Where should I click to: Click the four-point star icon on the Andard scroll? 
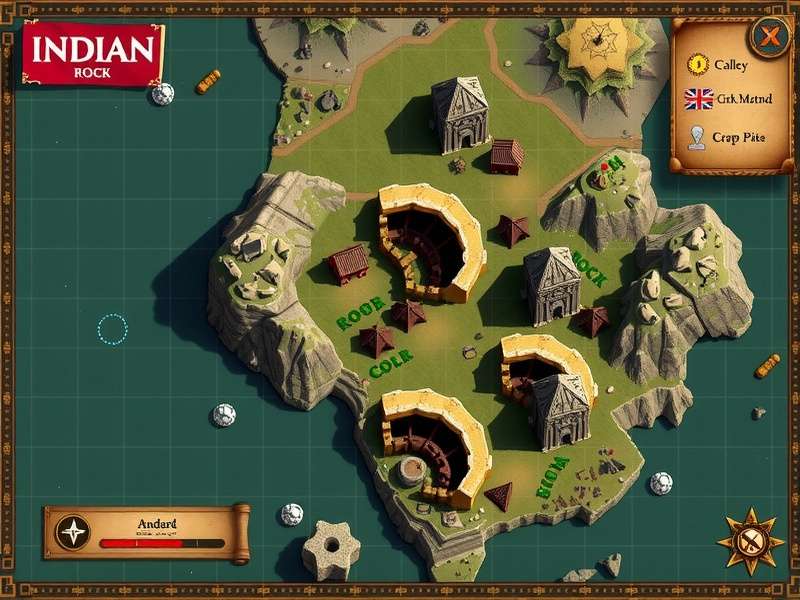point(73,532)
